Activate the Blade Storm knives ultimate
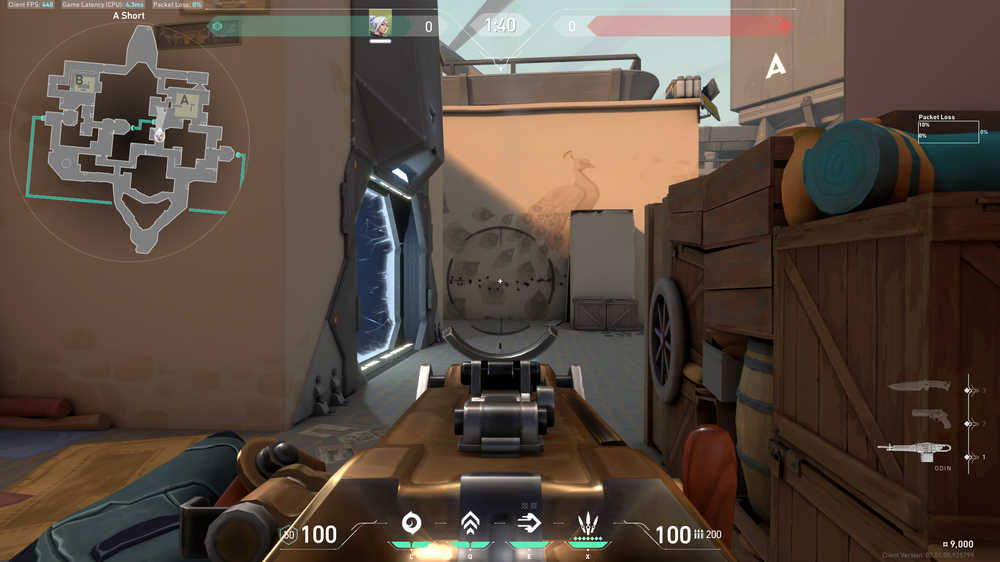 pos(588,523)
